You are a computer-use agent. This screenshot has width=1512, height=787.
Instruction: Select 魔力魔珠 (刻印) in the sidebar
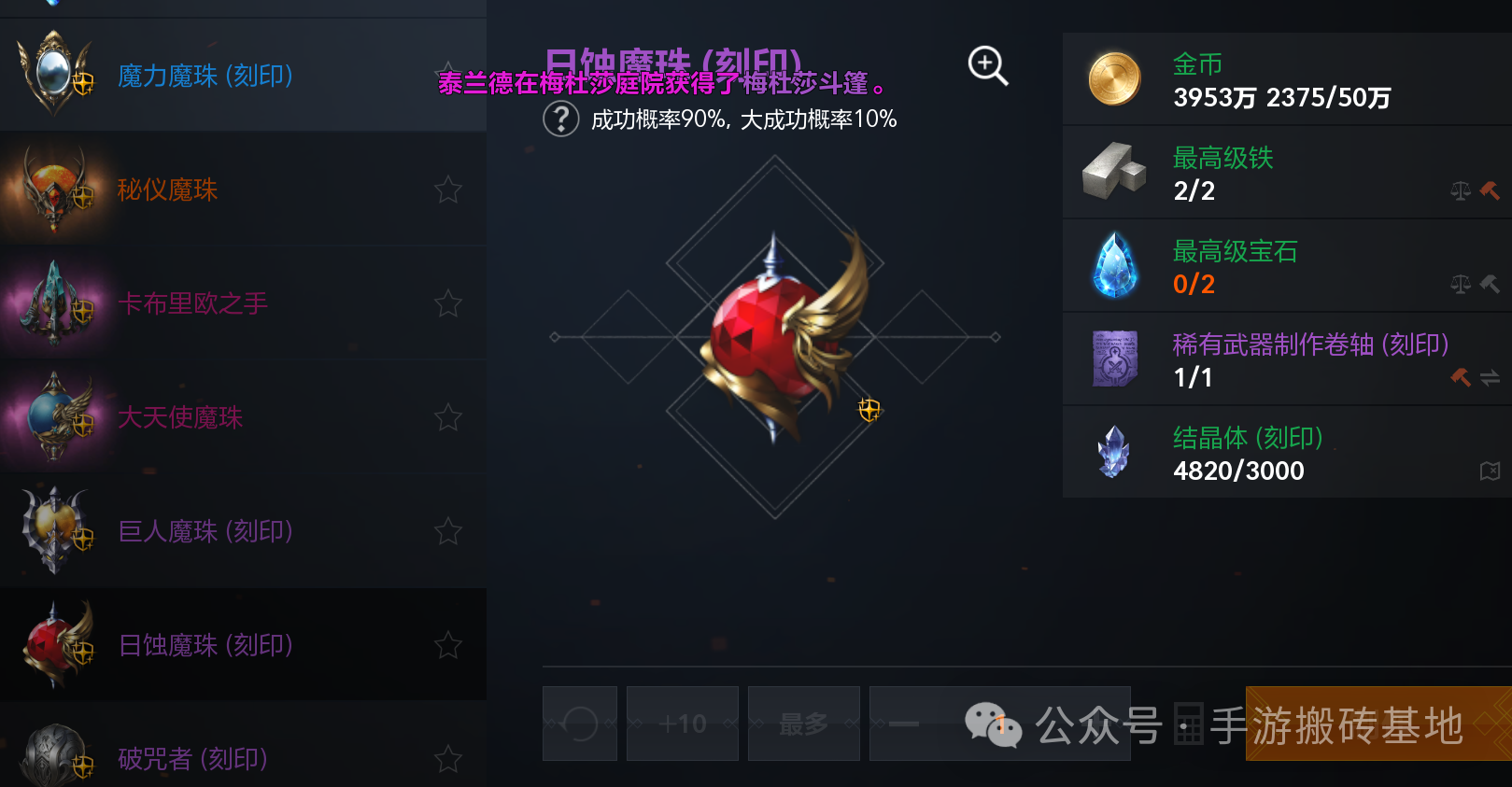point(205,76)
